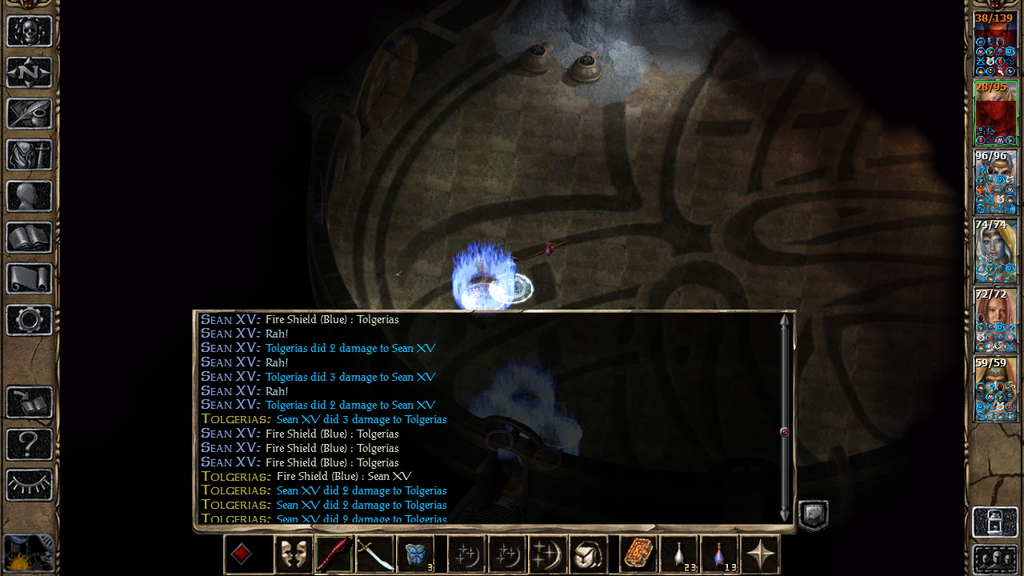The width and height of the screenshot is (1024, 576).
Task: Open game options with the gear button
Action: [x=29, y=320]
